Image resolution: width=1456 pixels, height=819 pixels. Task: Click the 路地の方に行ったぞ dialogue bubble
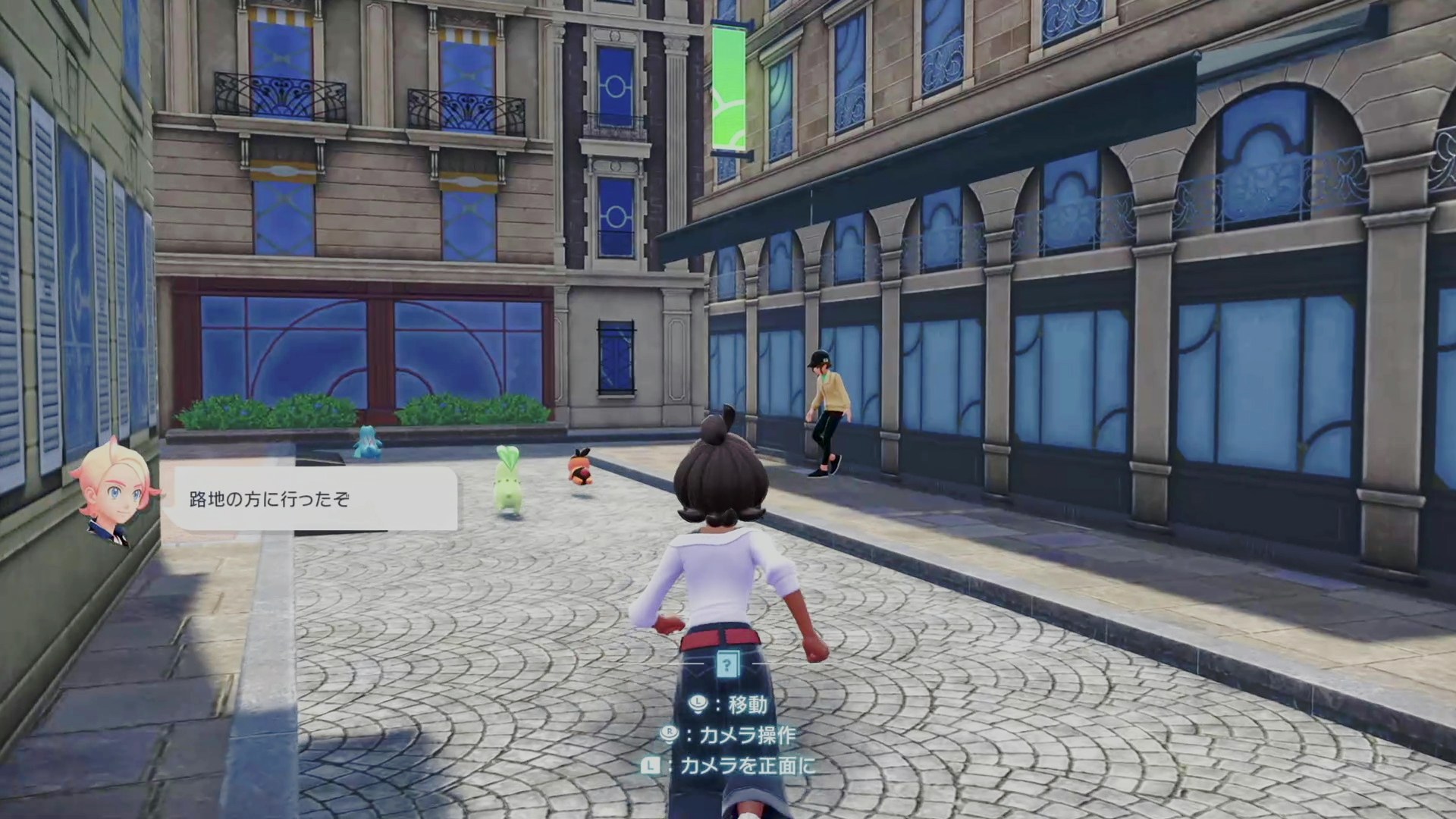coord(311,499)
